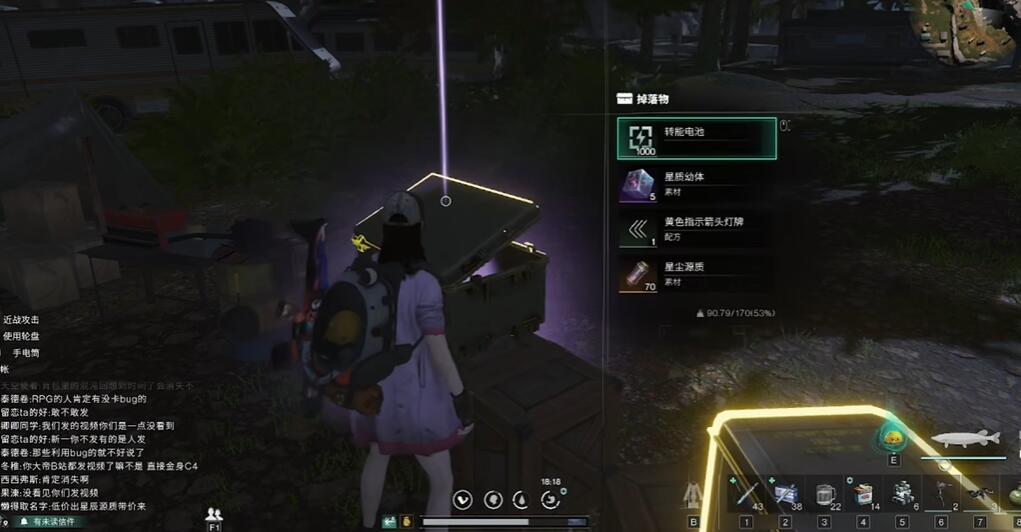This screenshot has height=532, width=1021.
Task: Loot the 转能电池 battery item
Action: click(x=696, y=139)
